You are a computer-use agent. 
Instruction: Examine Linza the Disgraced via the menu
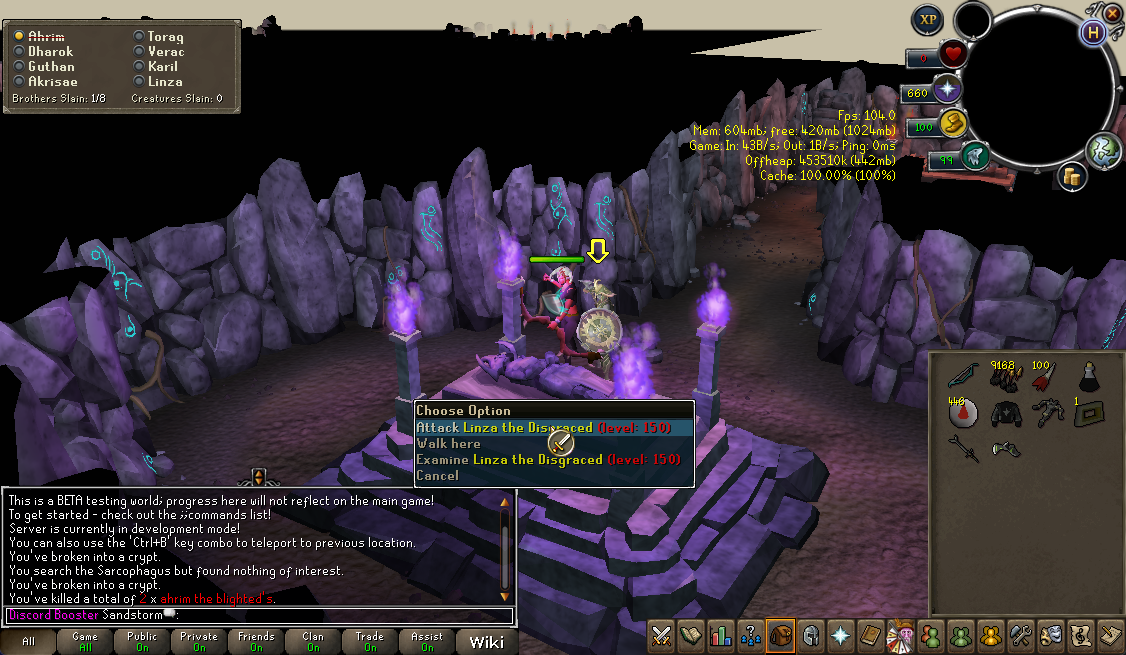510,459
